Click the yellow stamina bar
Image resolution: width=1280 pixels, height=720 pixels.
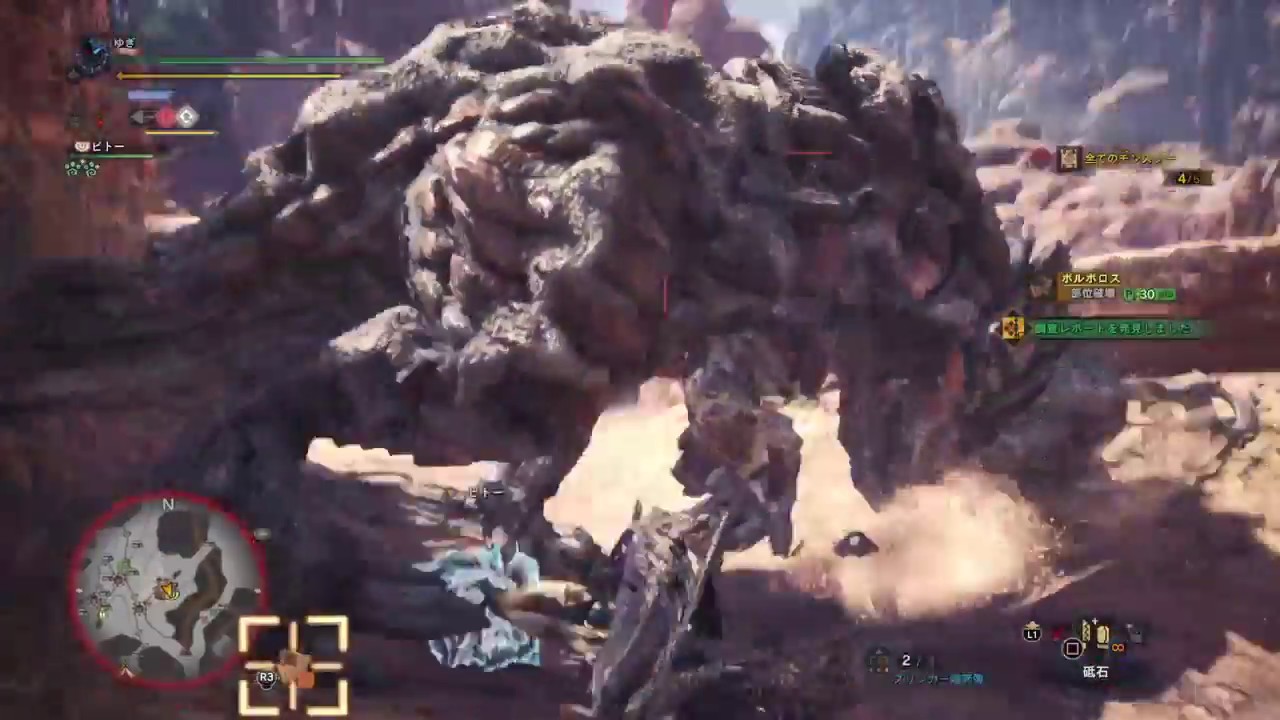pos(230,76)
